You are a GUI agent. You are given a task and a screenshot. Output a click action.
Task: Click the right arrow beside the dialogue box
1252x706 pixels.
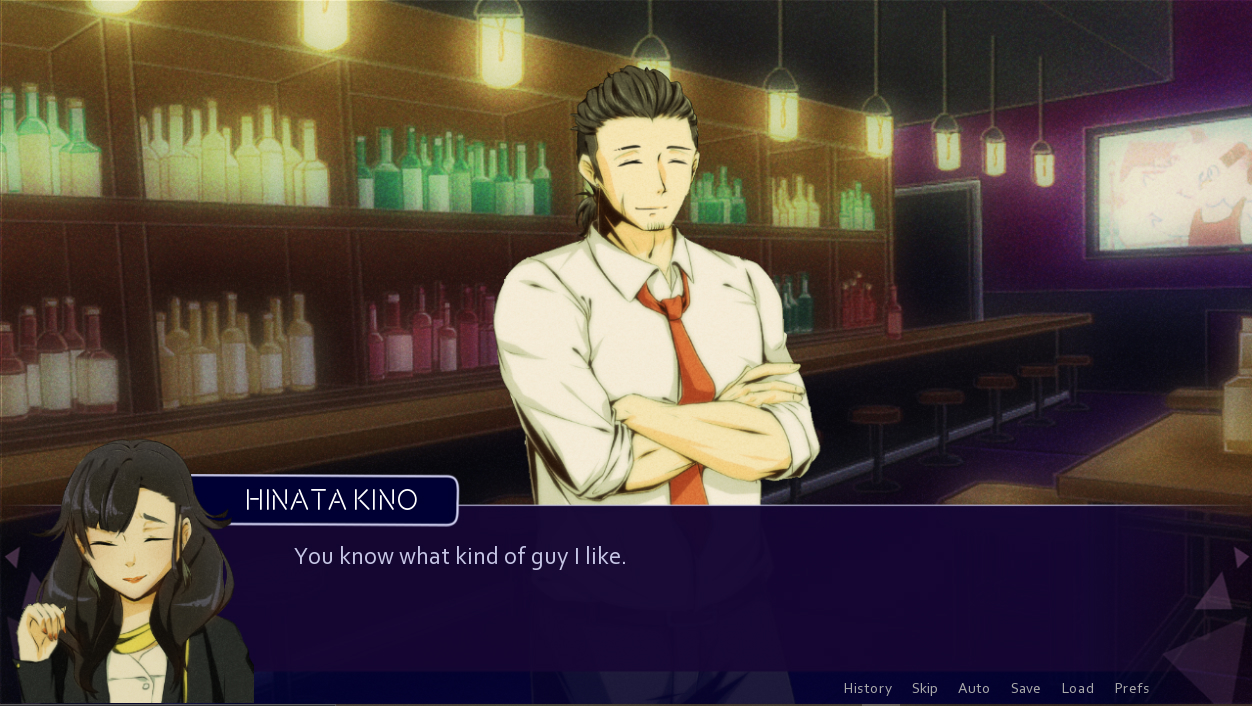(1240, 557)
